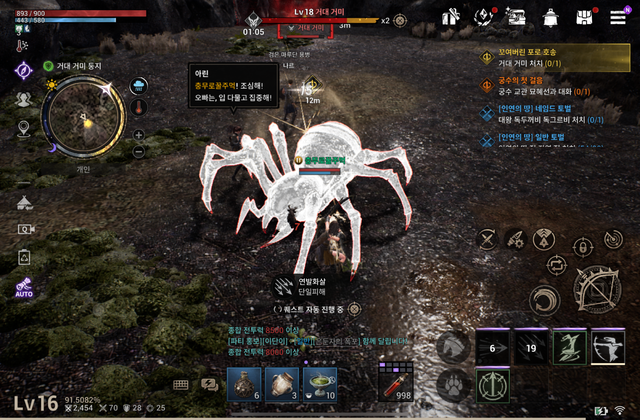Zoom in the minimap with plus button
Screen dimensions: 640x420
(x=138, y=134)
